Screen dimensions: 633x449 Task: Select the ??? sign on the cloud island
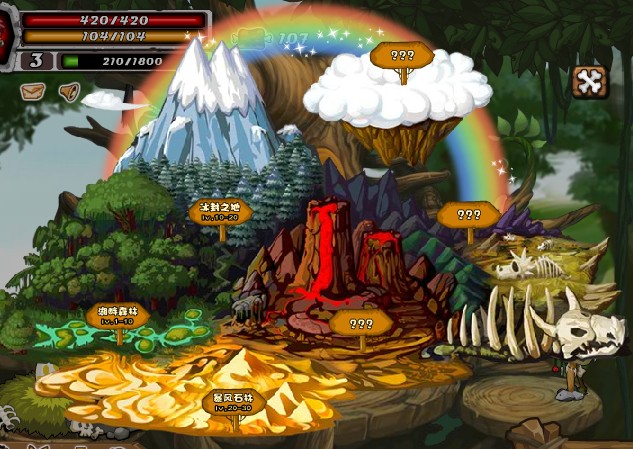pyautogui.click(x=401, y=56)
